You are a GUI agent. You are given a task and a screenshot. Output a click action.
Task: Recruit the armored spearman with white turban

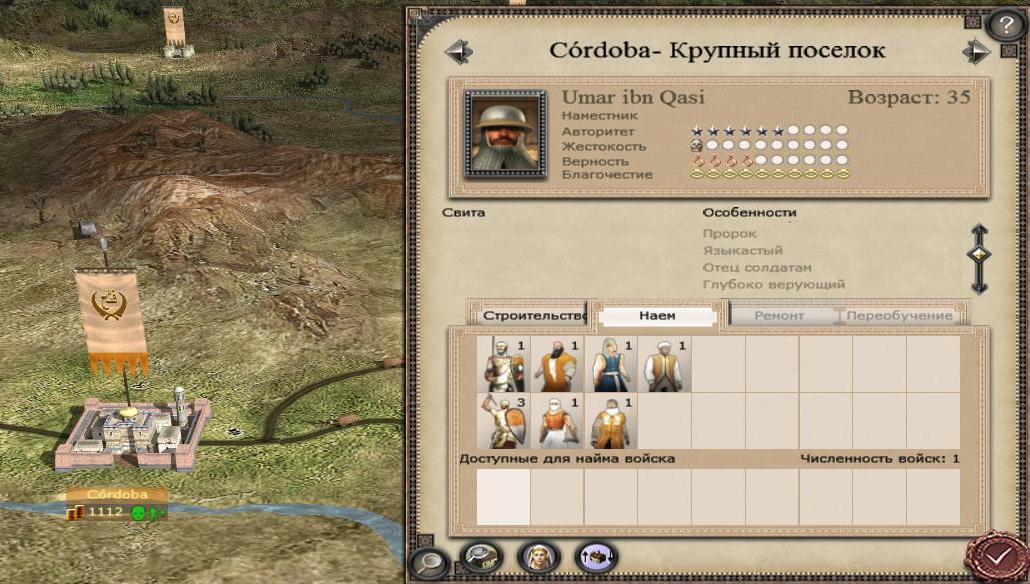pyautogui.click(x=503, y=365)
